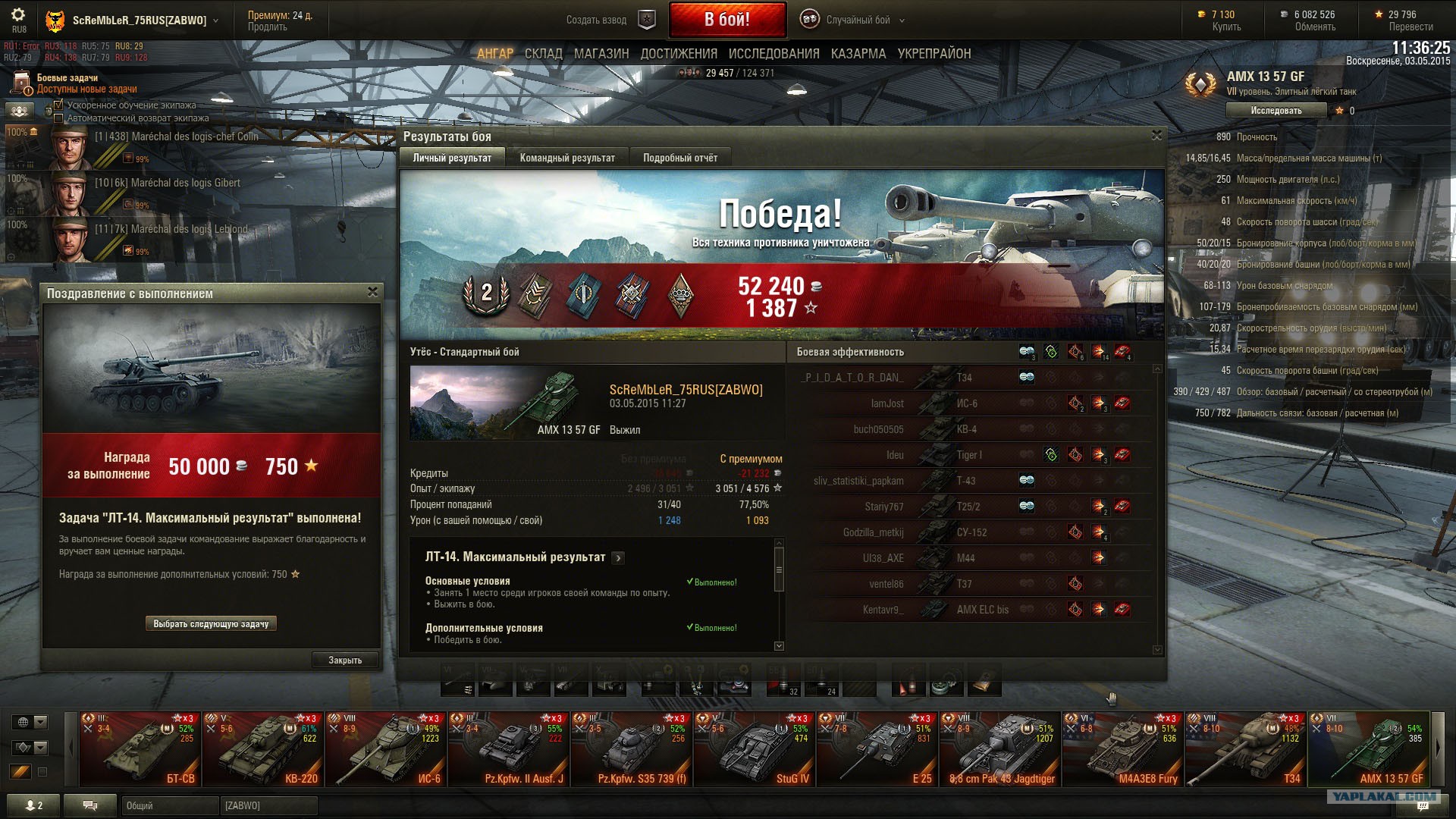Switch to Командный результат tab

(x=567, y=158)
